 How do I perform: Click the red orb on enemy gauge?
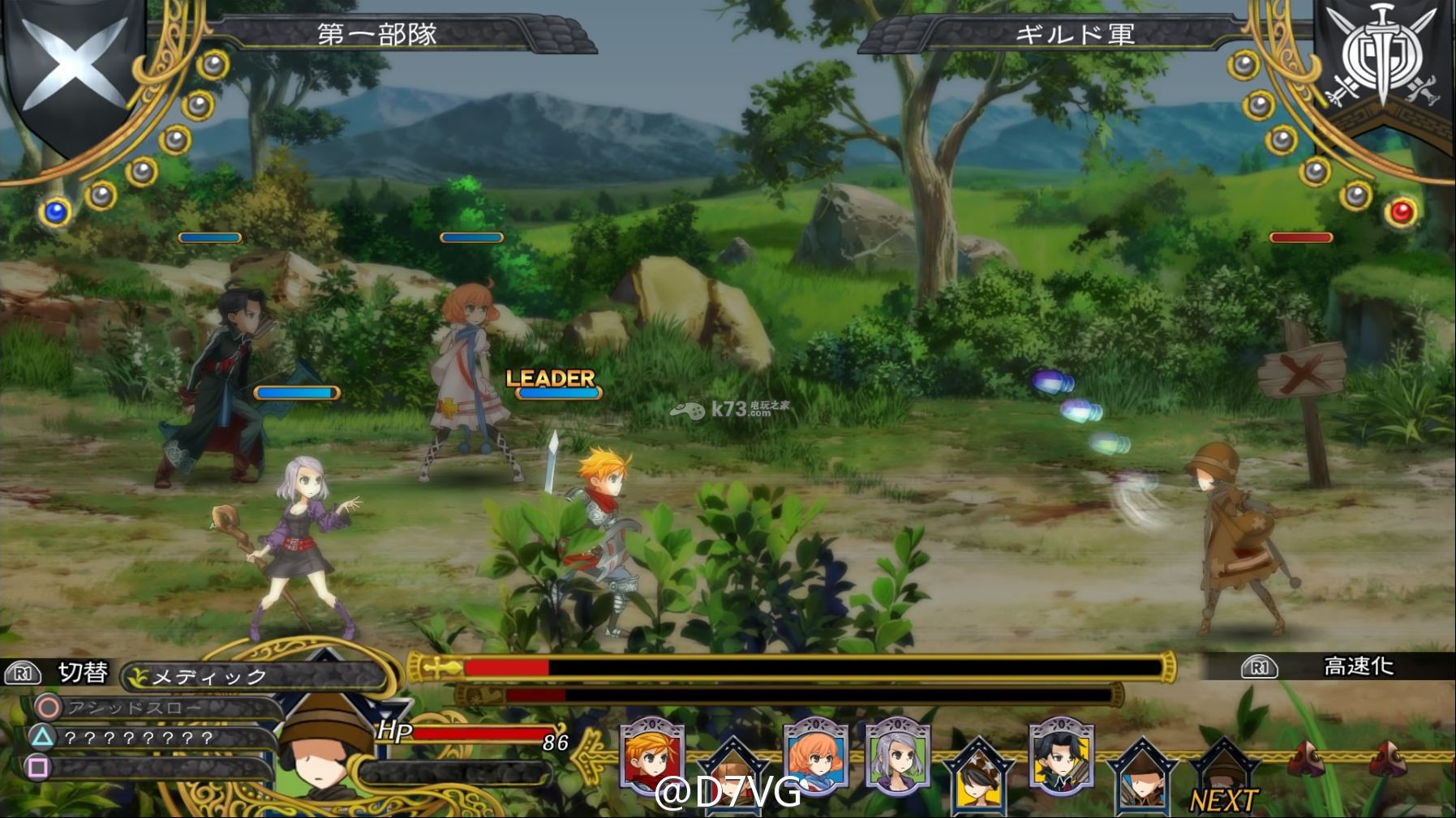tap(1402, 212)
